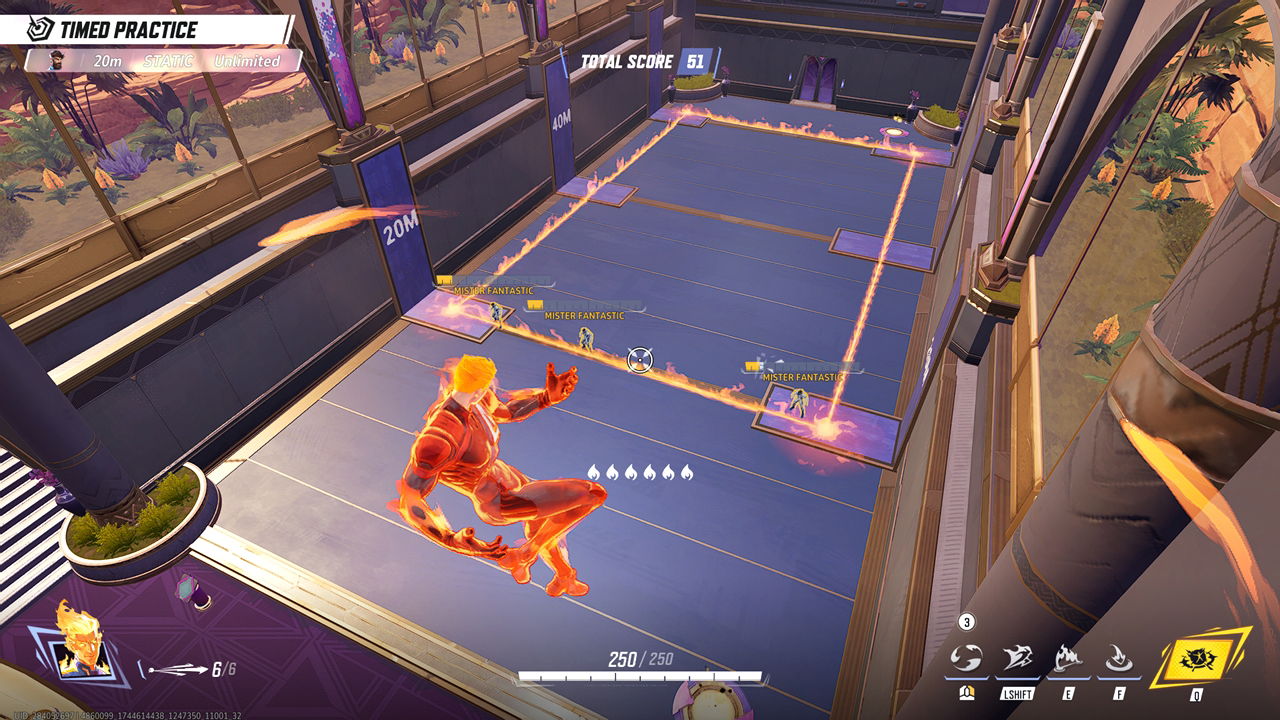Click the Total Score 51 counter
Viewport: 1280px width, 720px height.
[x=697, y=61]
